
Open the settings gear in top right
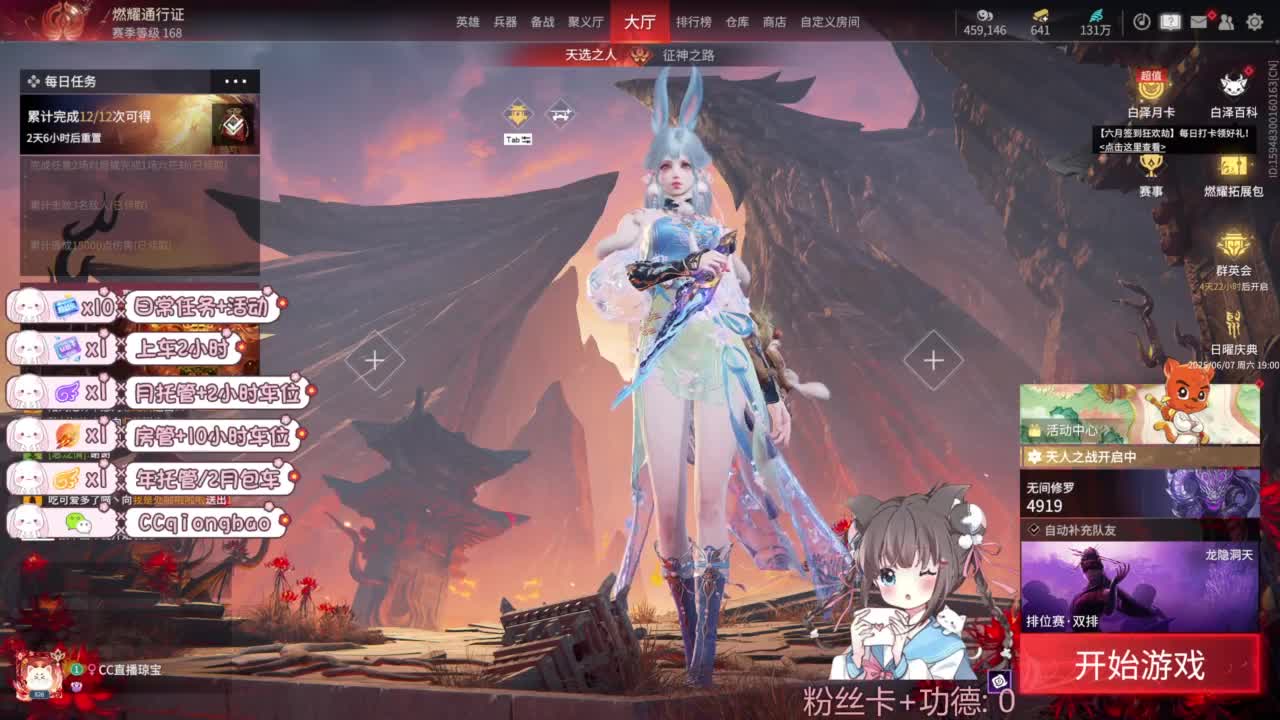1254,22
